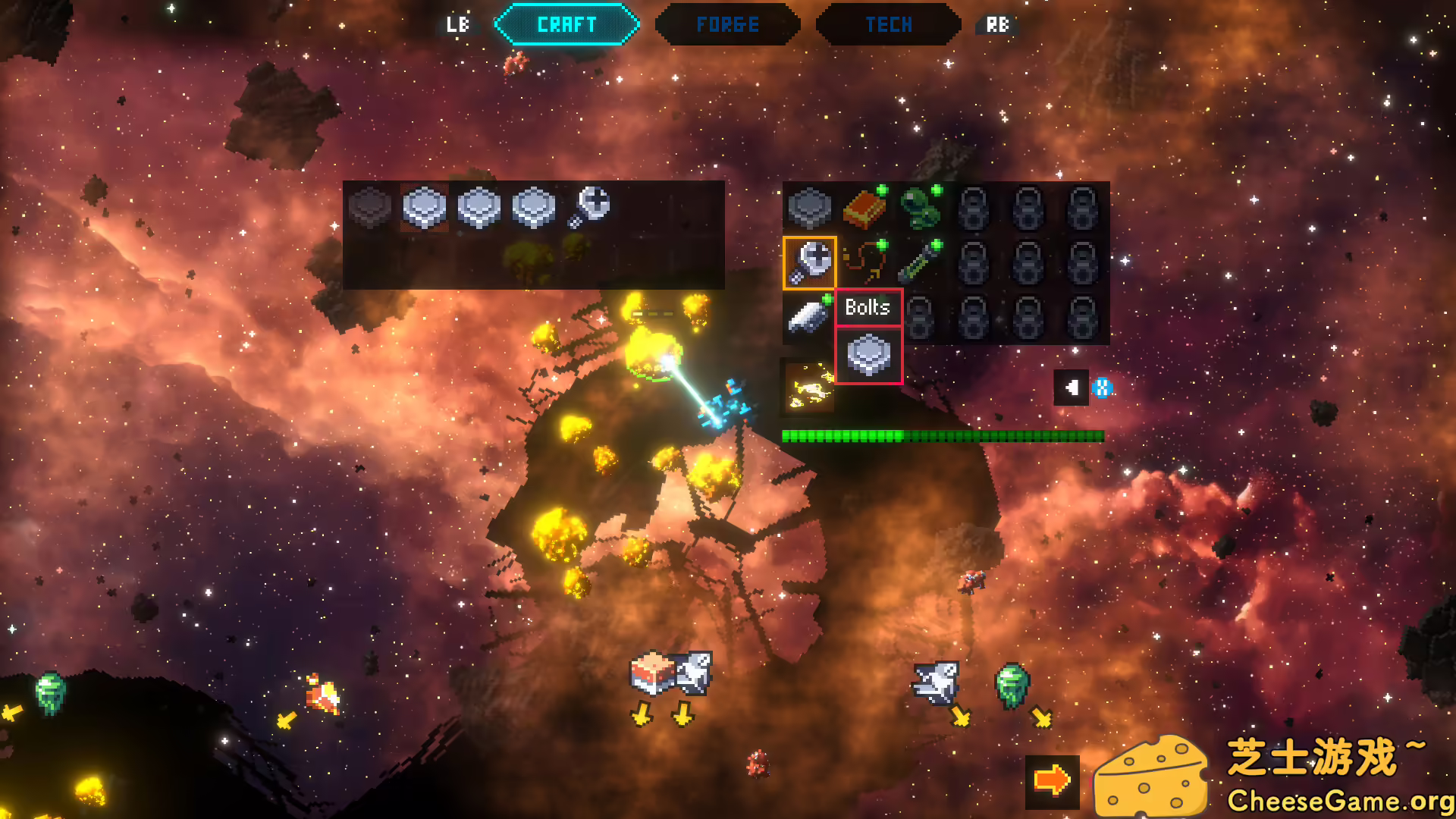Viewport: 1456px width, 819px height.
Task: Click the metal ingredient under the Bolts label
Action: click(x=868, y=356)
